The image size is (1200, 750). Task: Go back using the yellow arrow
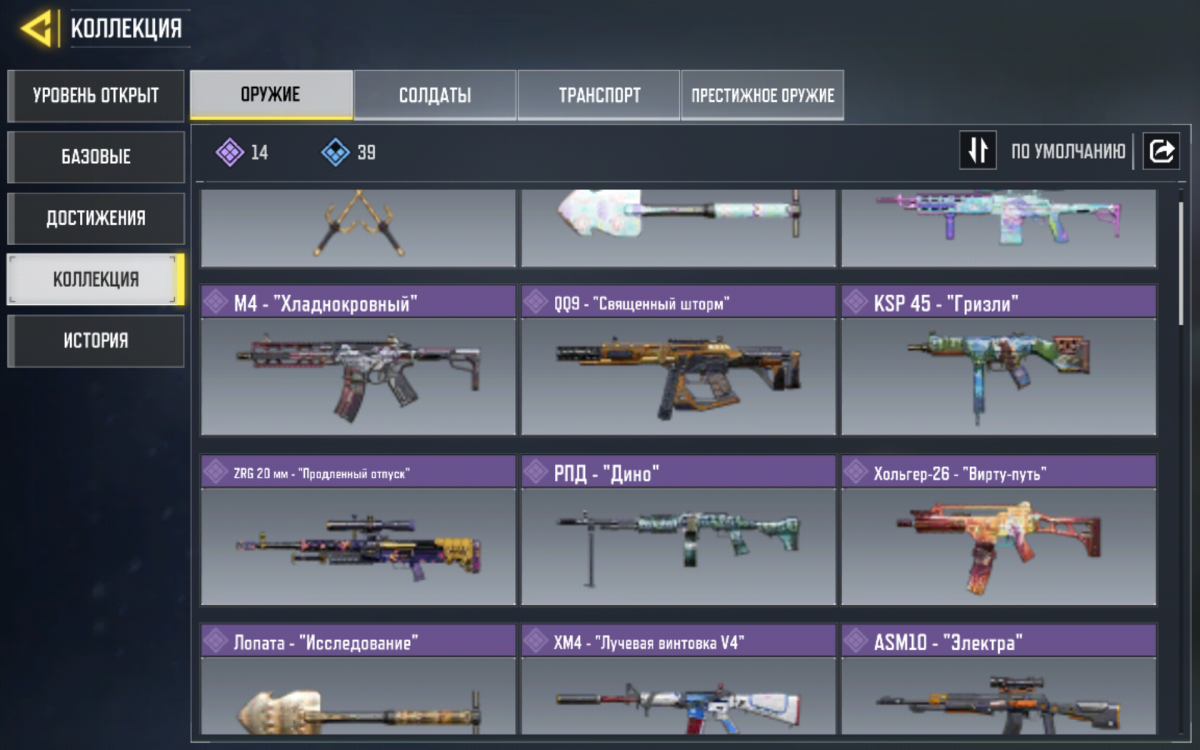[x=37, y=29]
